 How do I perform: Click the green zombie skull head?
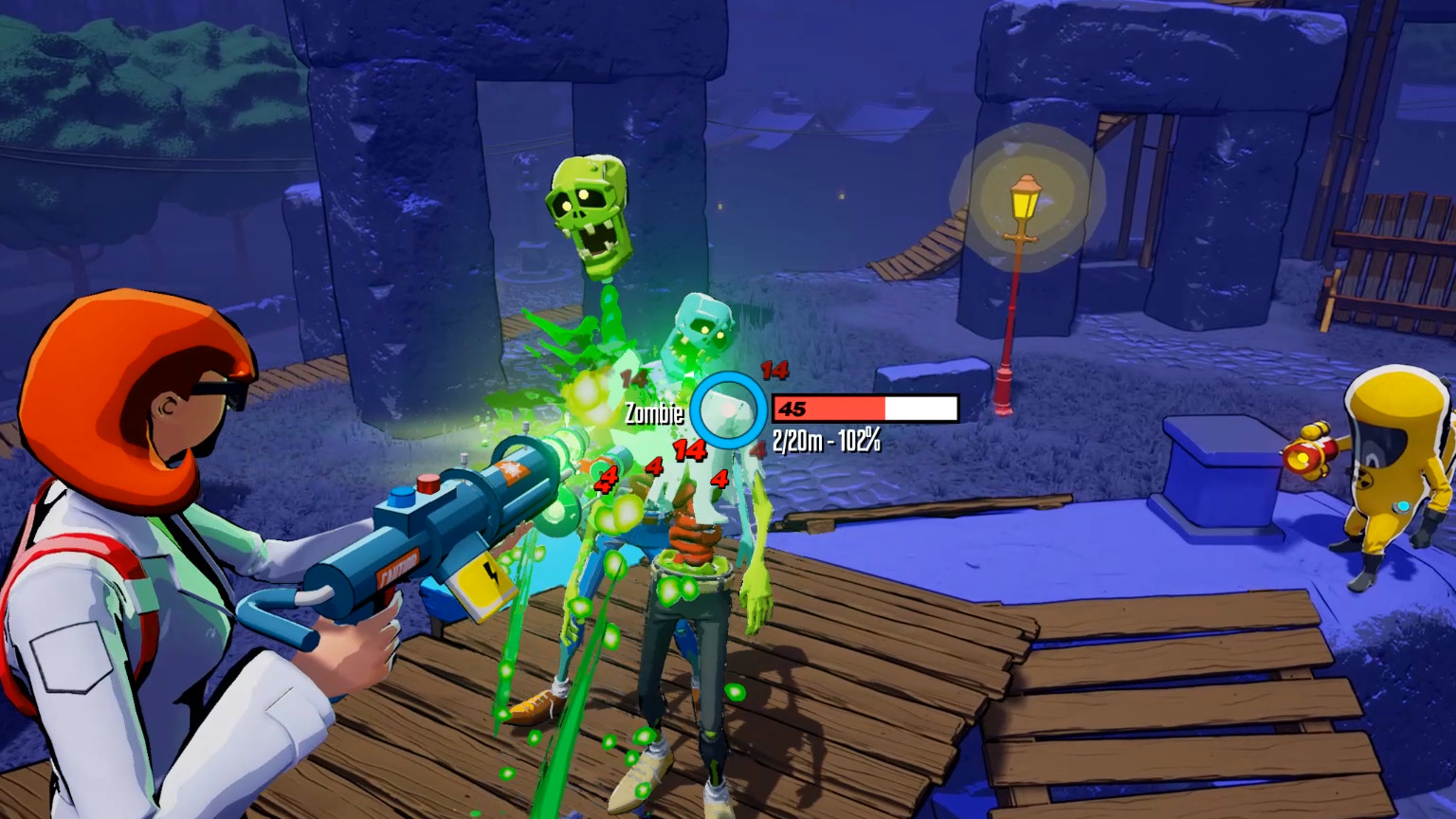coord(589,211)
